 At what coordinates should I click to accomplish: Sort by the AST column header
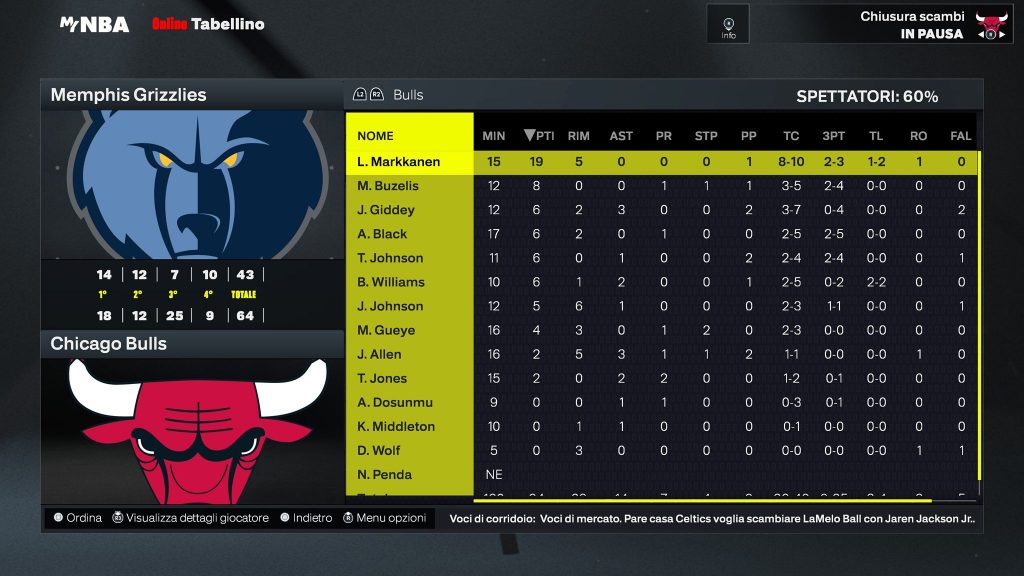[621, 136]
